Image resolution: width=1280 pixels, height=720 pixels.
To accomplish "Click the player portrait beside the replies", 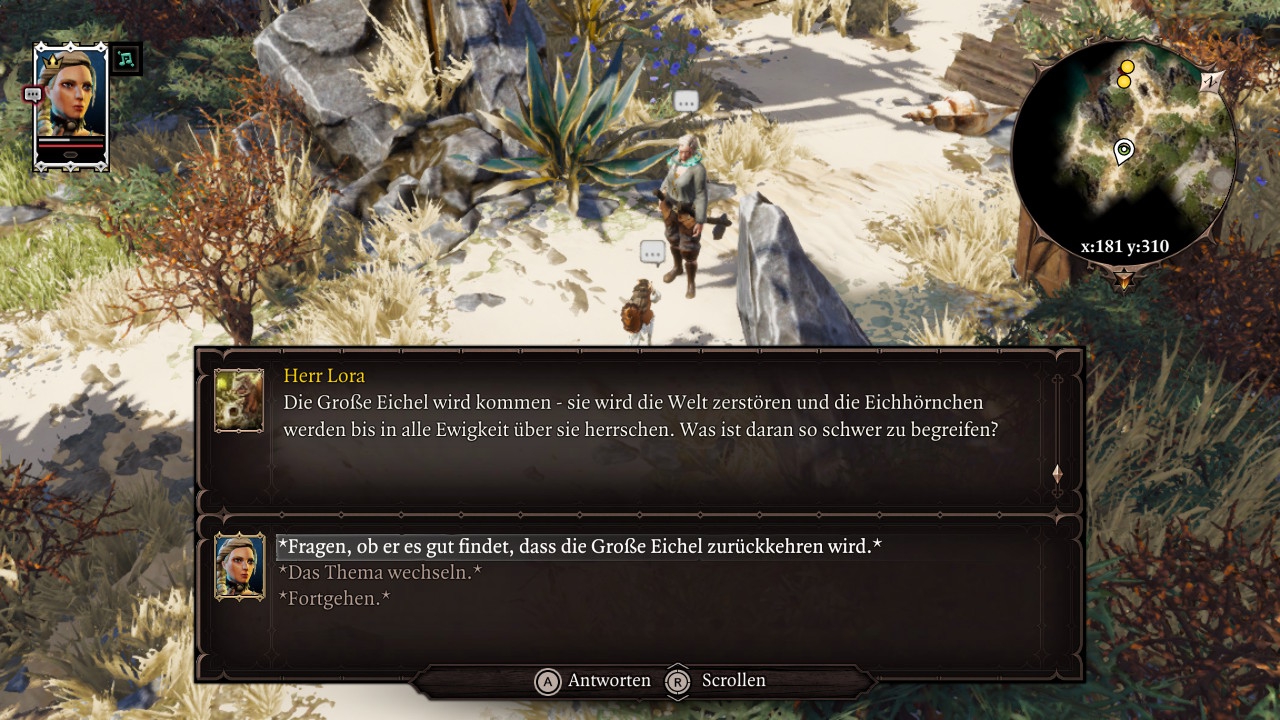I will click(x=239, y=566).
